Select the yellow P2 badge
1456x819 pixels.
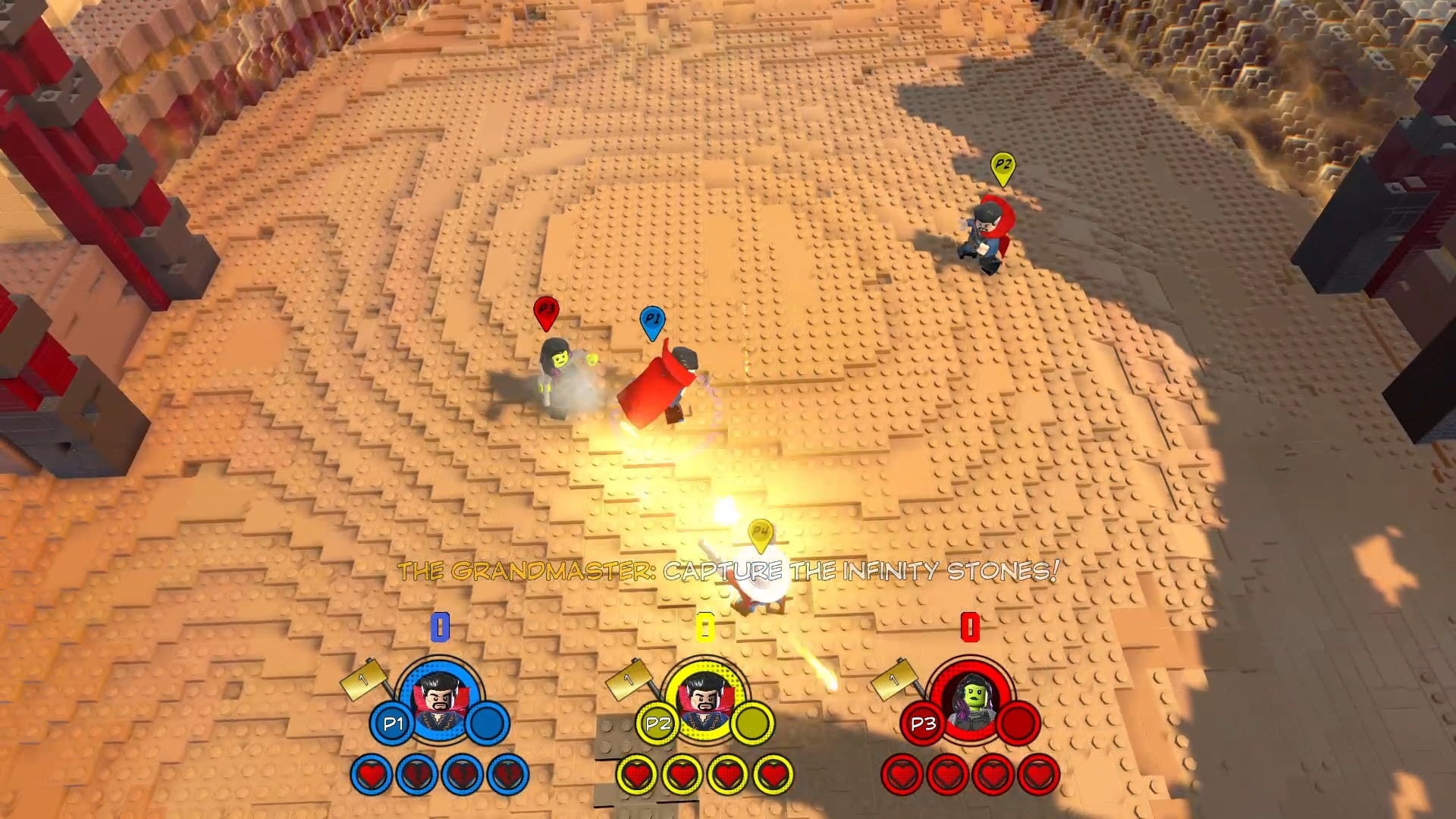click(657, 724)
